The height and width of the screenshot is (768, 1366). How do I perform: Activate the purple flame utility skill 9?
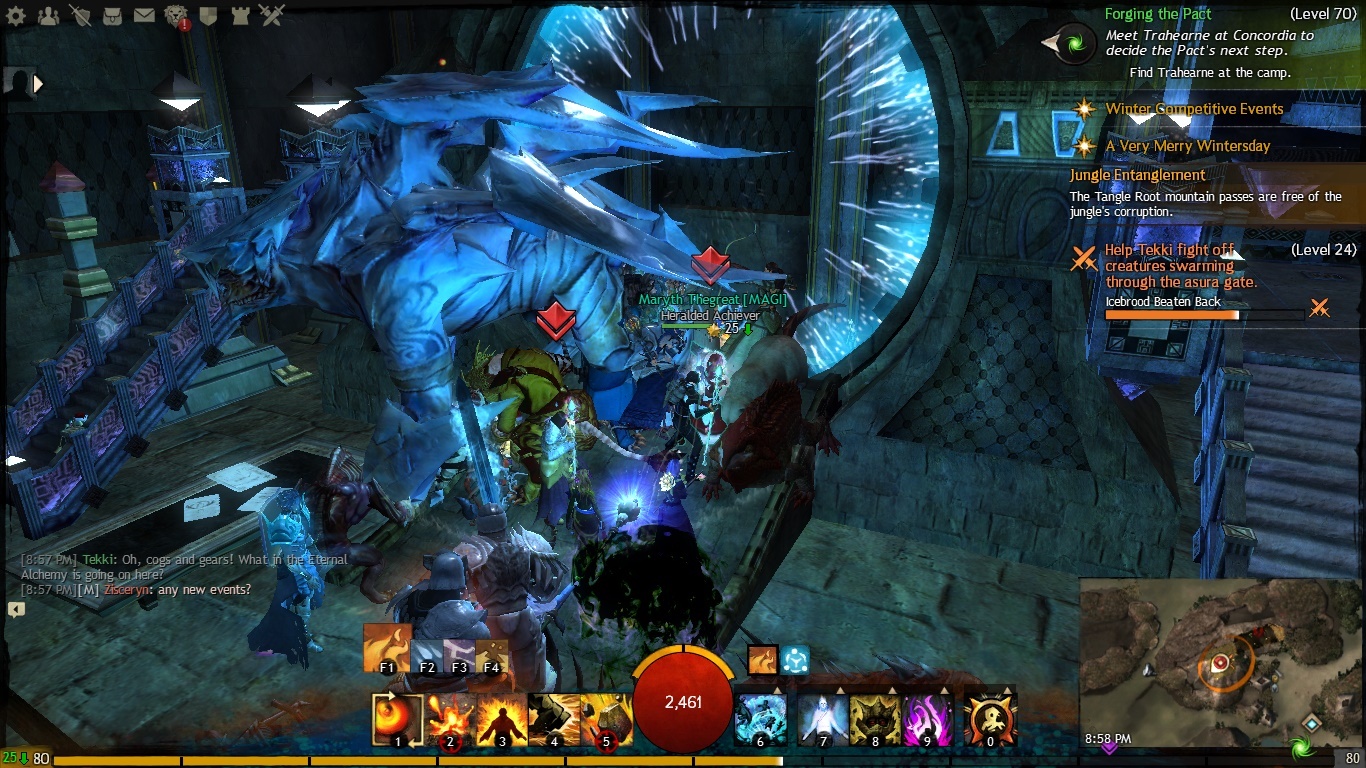click(x=927, y=720)
